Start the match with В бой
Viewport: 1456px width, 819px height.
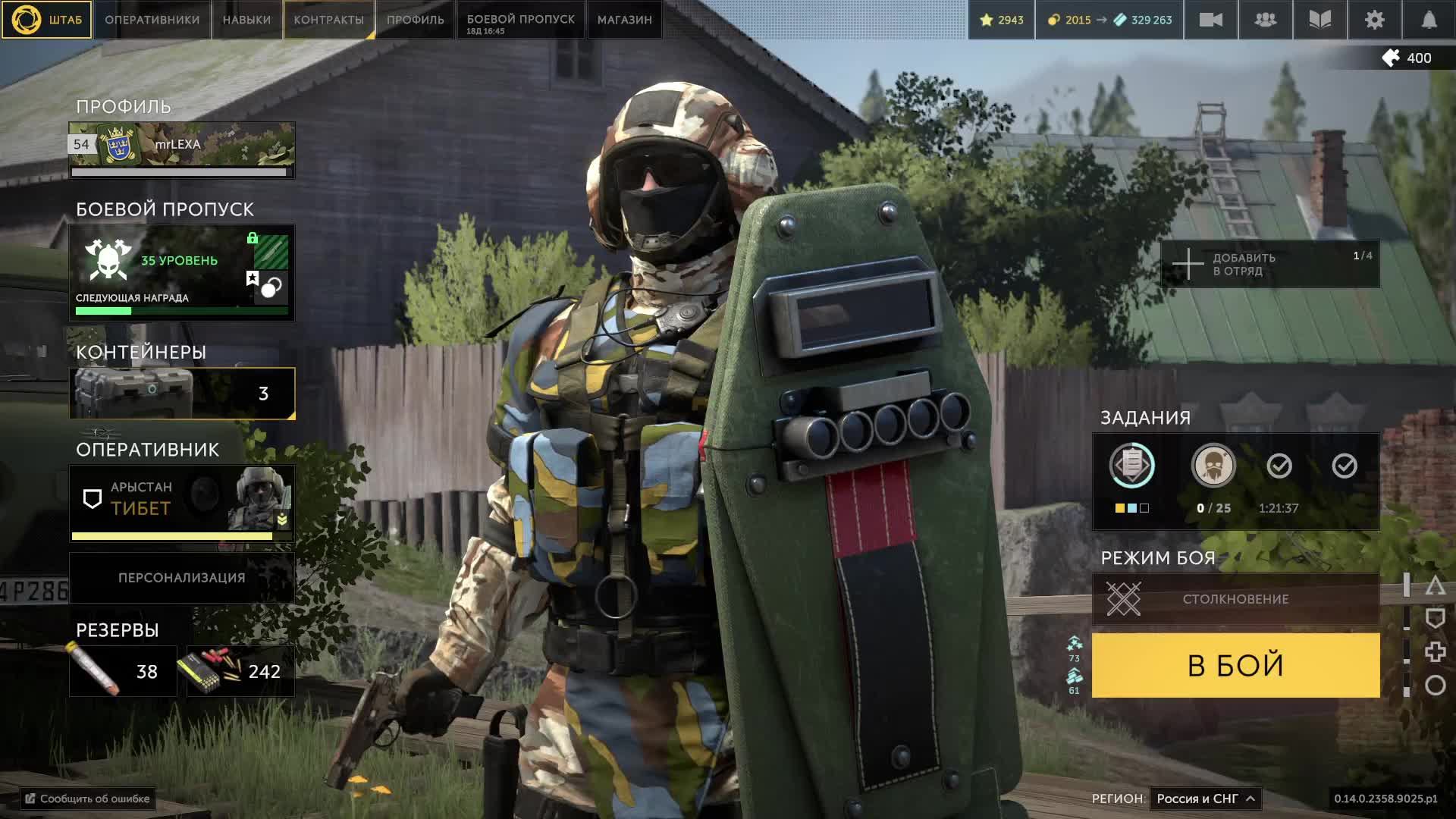1235,665
